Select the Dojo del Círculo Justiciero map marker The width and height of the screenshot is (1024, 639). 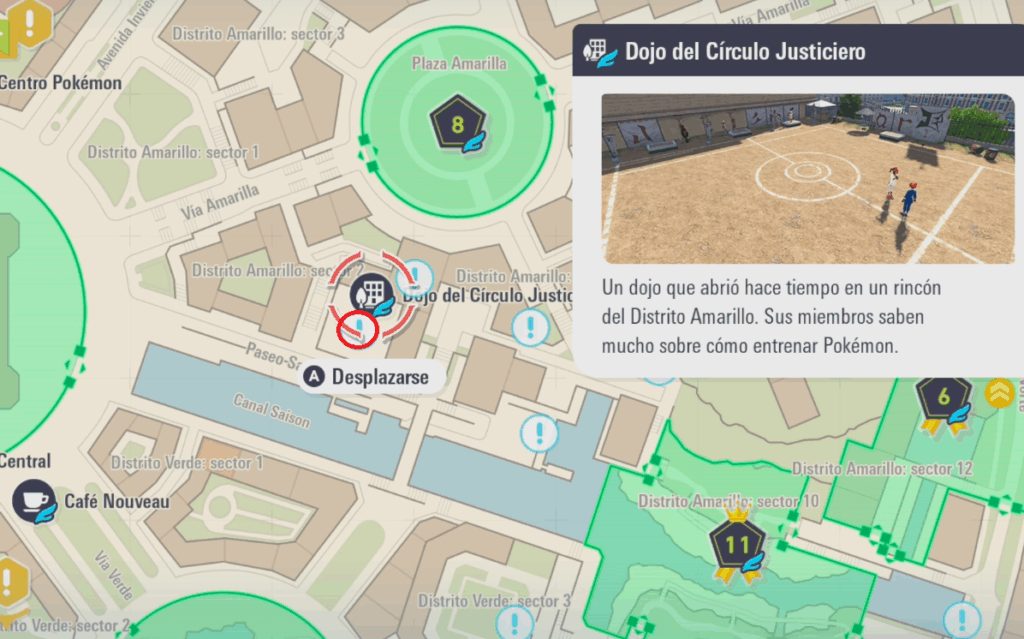click(370, 294)
